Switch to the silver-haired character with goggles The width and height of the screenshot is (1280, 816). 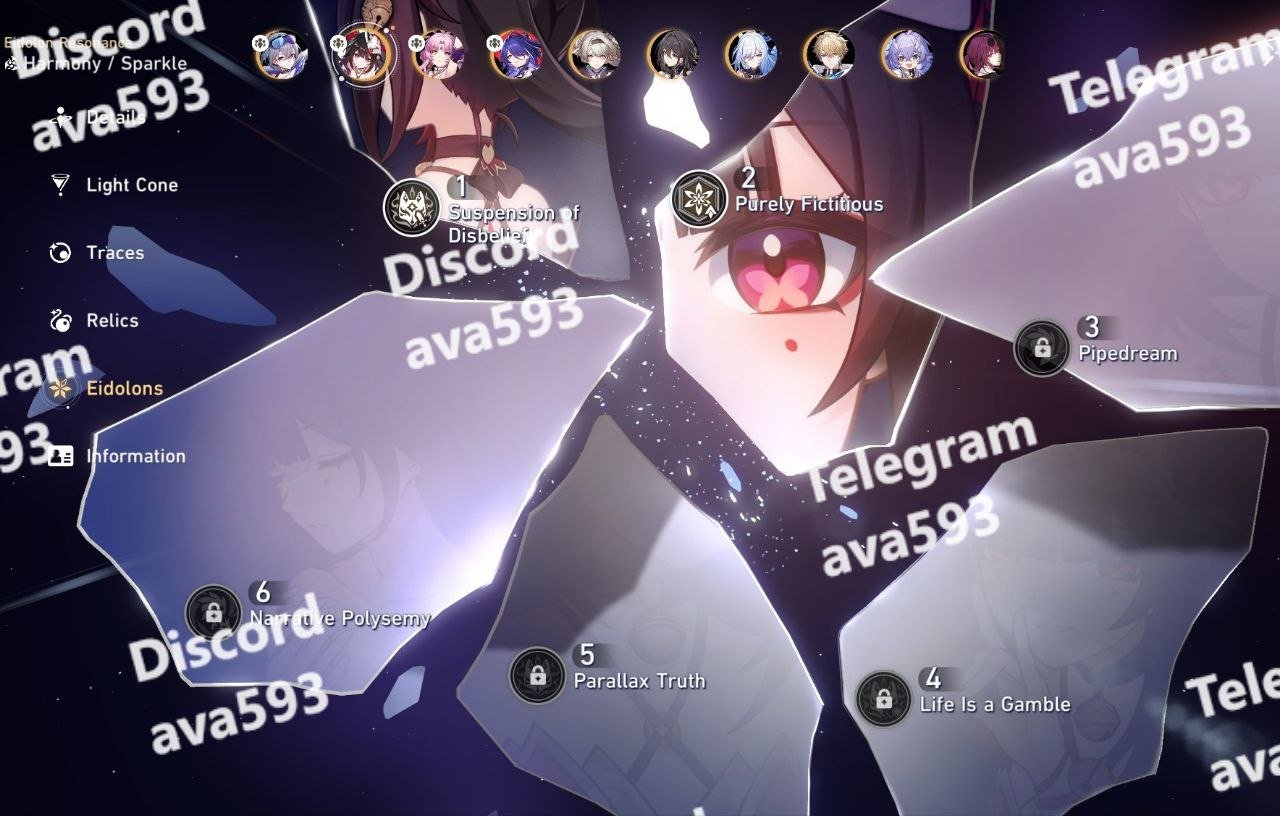coord(281,54)
